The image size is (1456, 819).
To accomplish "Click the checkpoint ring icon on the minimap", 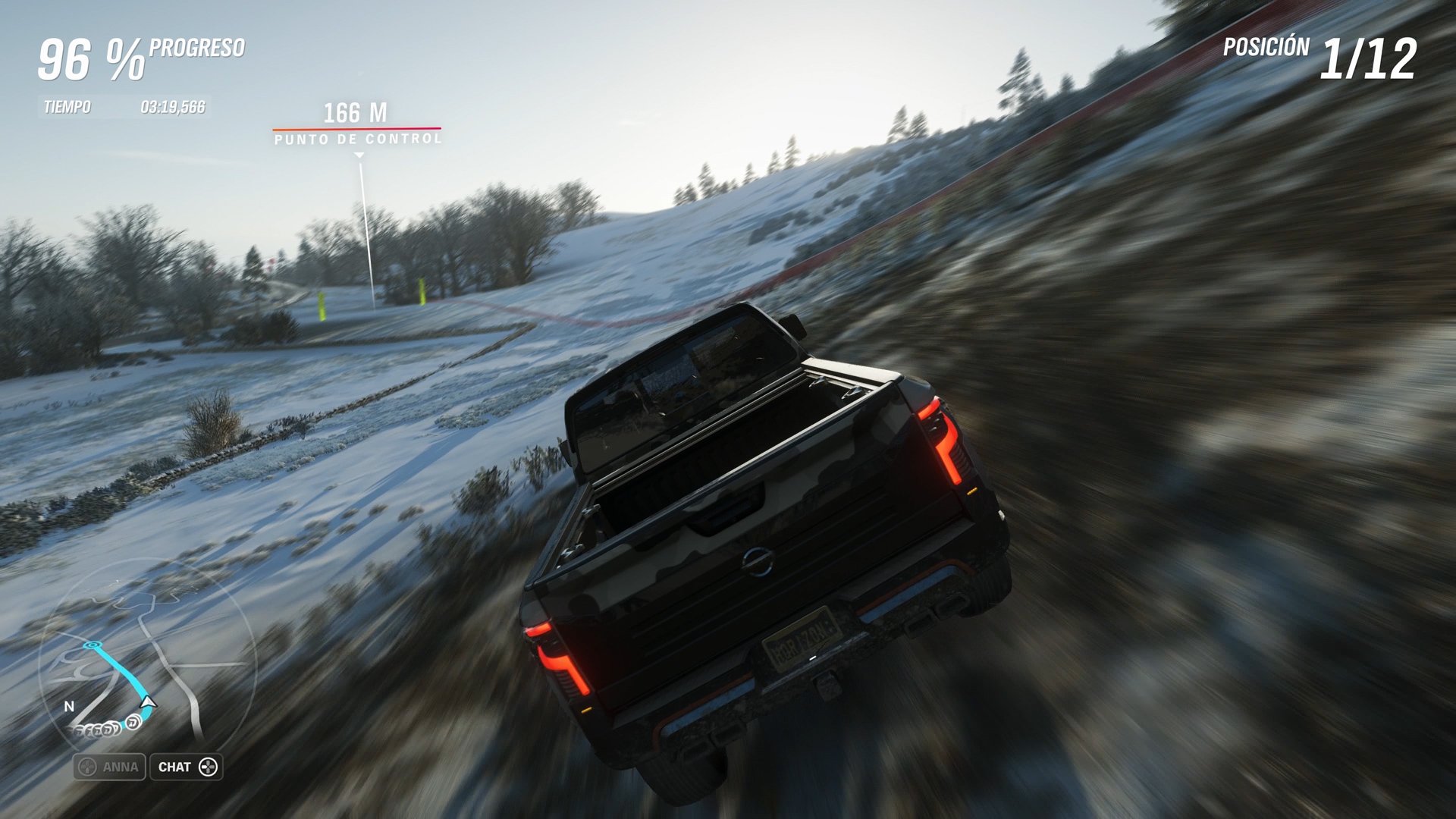I will [x=91, y=645].
